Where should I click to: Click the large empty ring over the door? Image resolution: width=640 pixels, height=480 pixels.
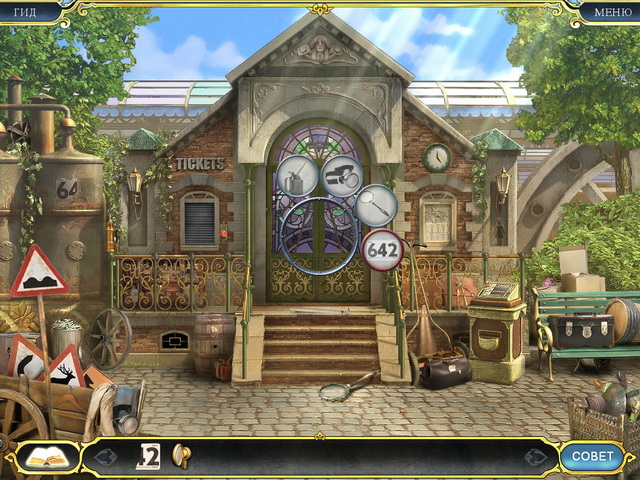[319, 236]
